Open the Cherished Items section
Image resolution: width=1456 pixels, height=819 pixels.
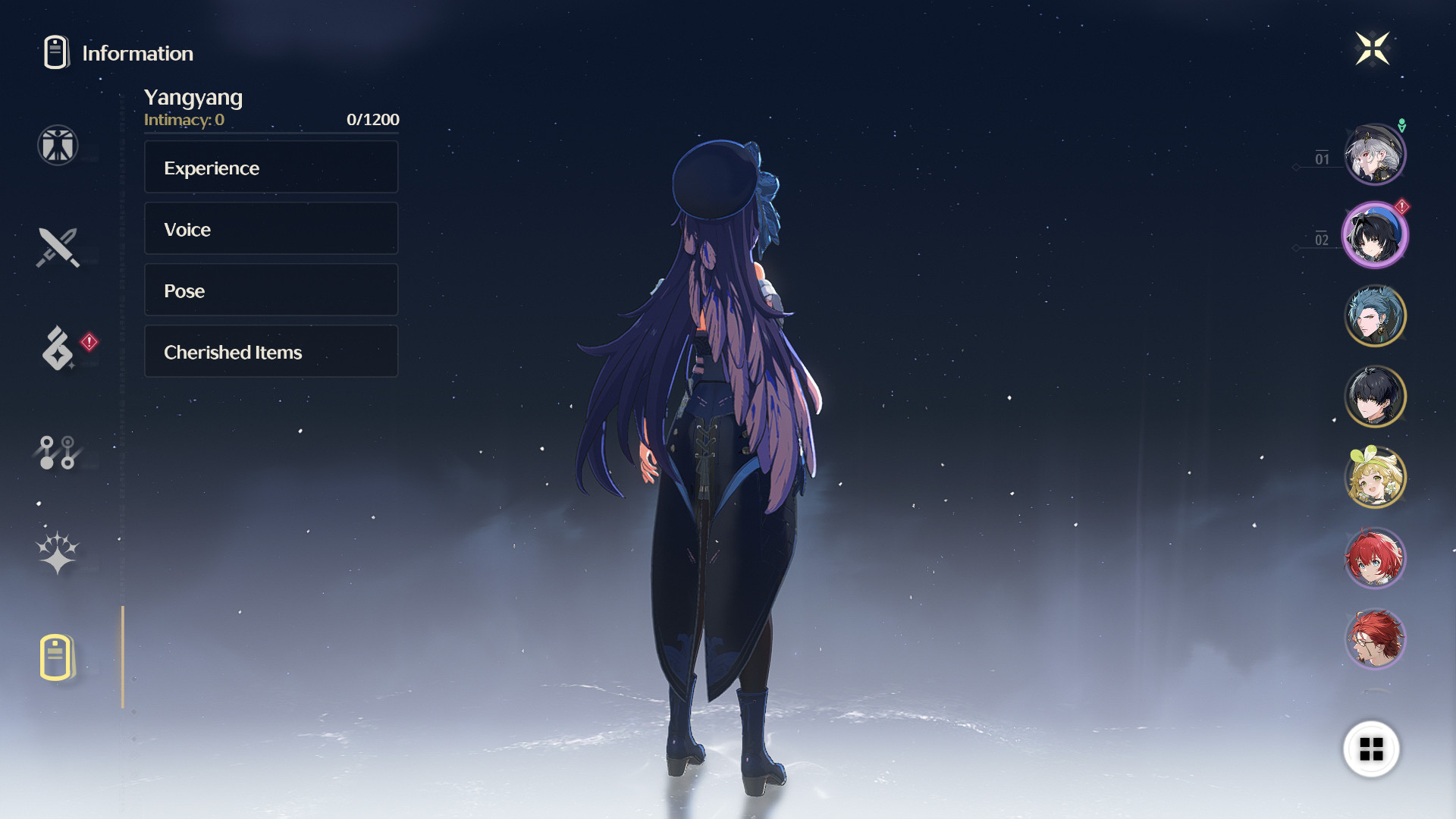(x=271, y=351)
